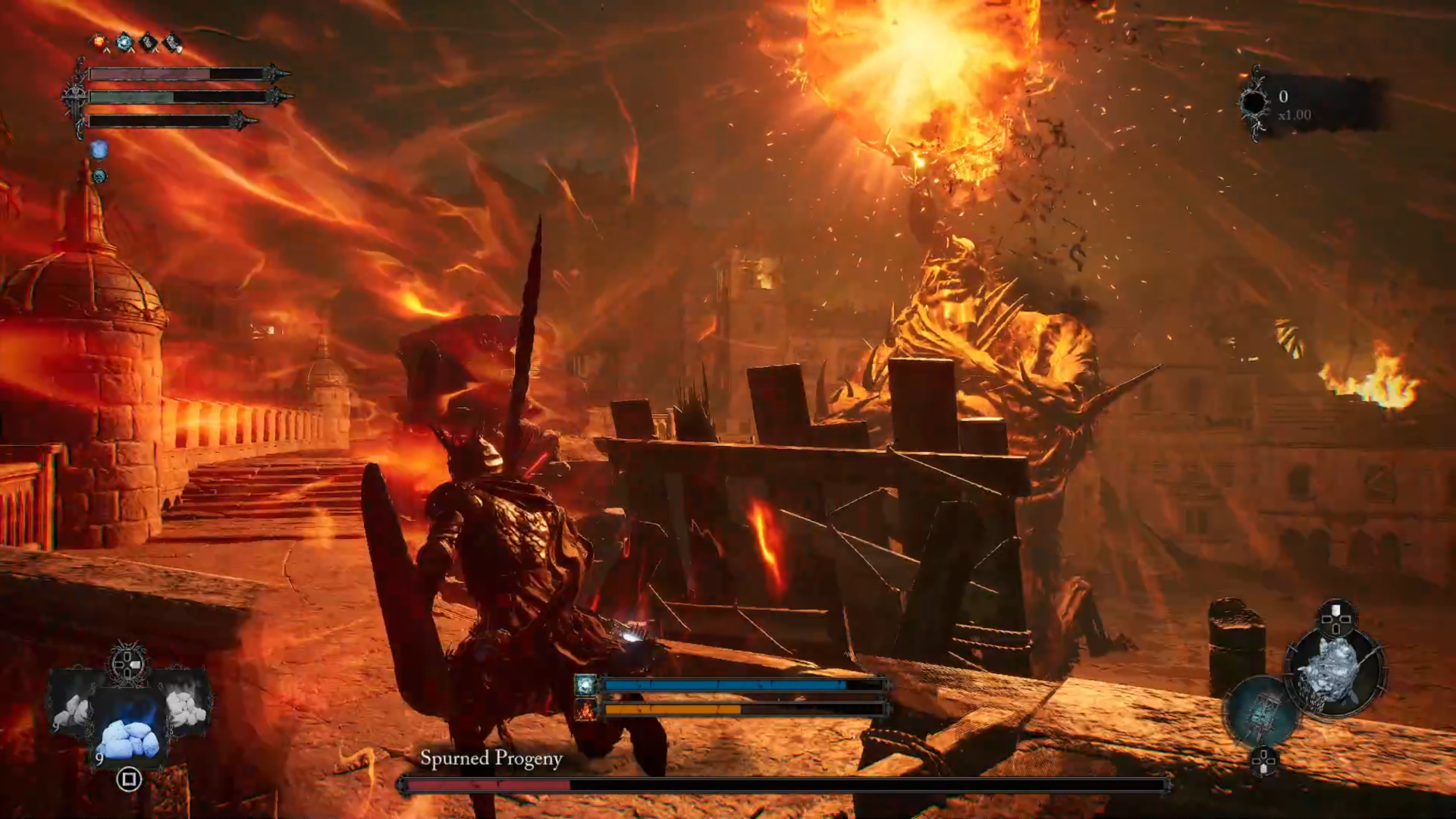Click the fourth diamond buff icon
This screenshot has height=819, width=1456.
coord(171,40)
